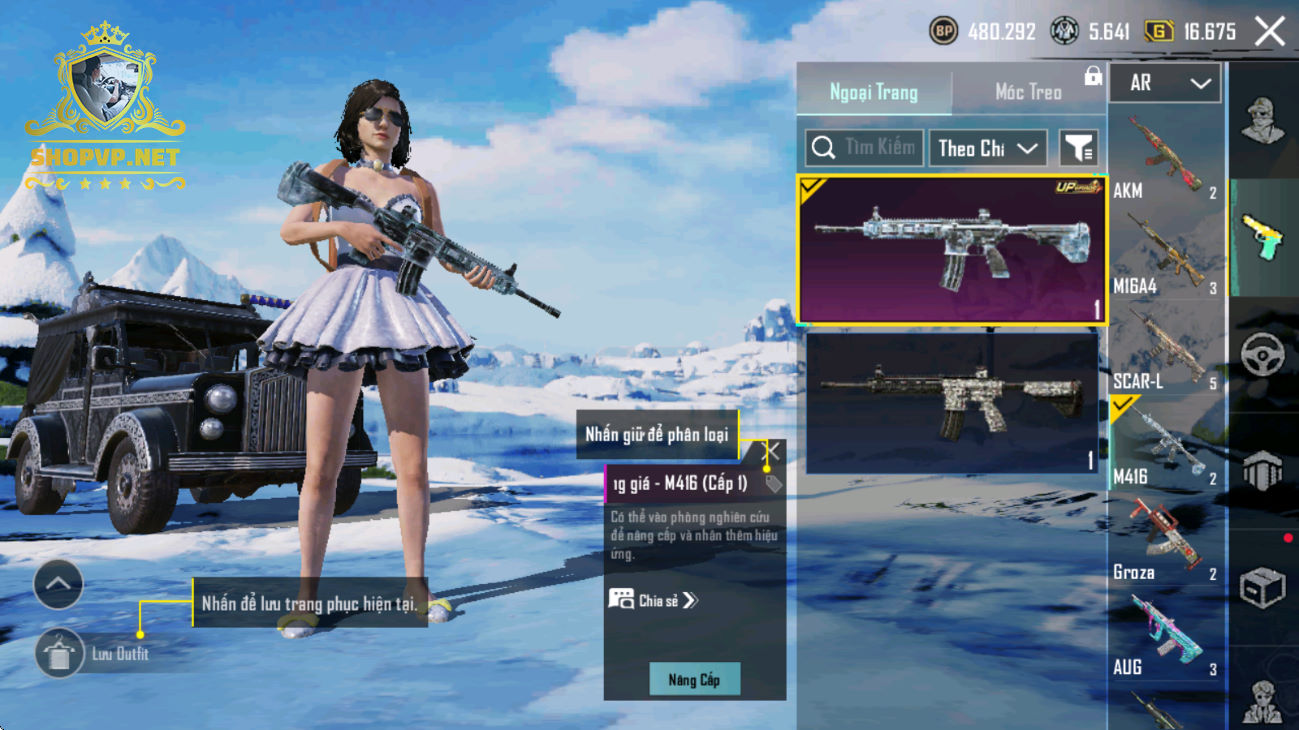
Task: Save current outfit with Lưu Outfit
Action: tap(60, 654)
